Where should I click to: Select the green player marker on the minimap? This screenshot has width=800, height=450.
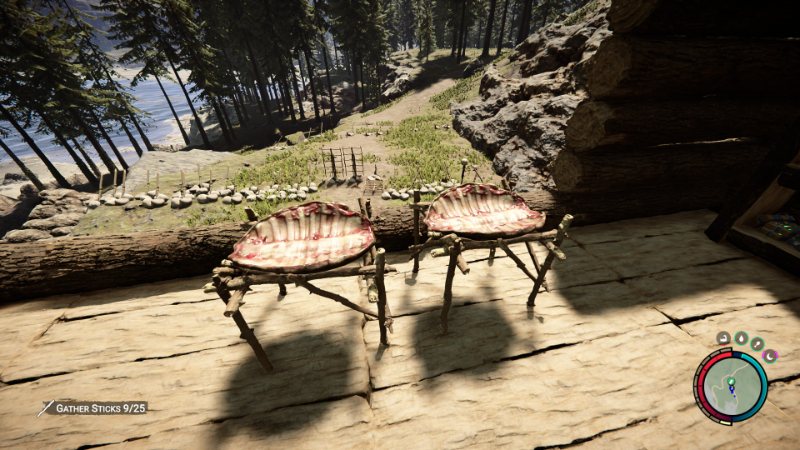733,382
